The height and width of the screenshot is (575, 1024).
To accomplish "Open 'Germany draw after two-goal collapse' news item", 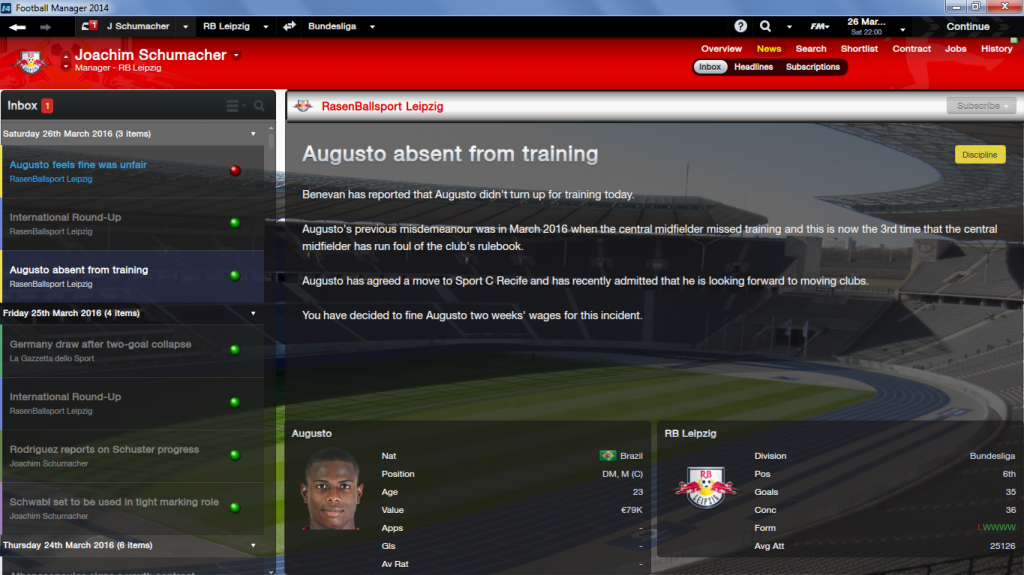I will (x=100, y=344).
